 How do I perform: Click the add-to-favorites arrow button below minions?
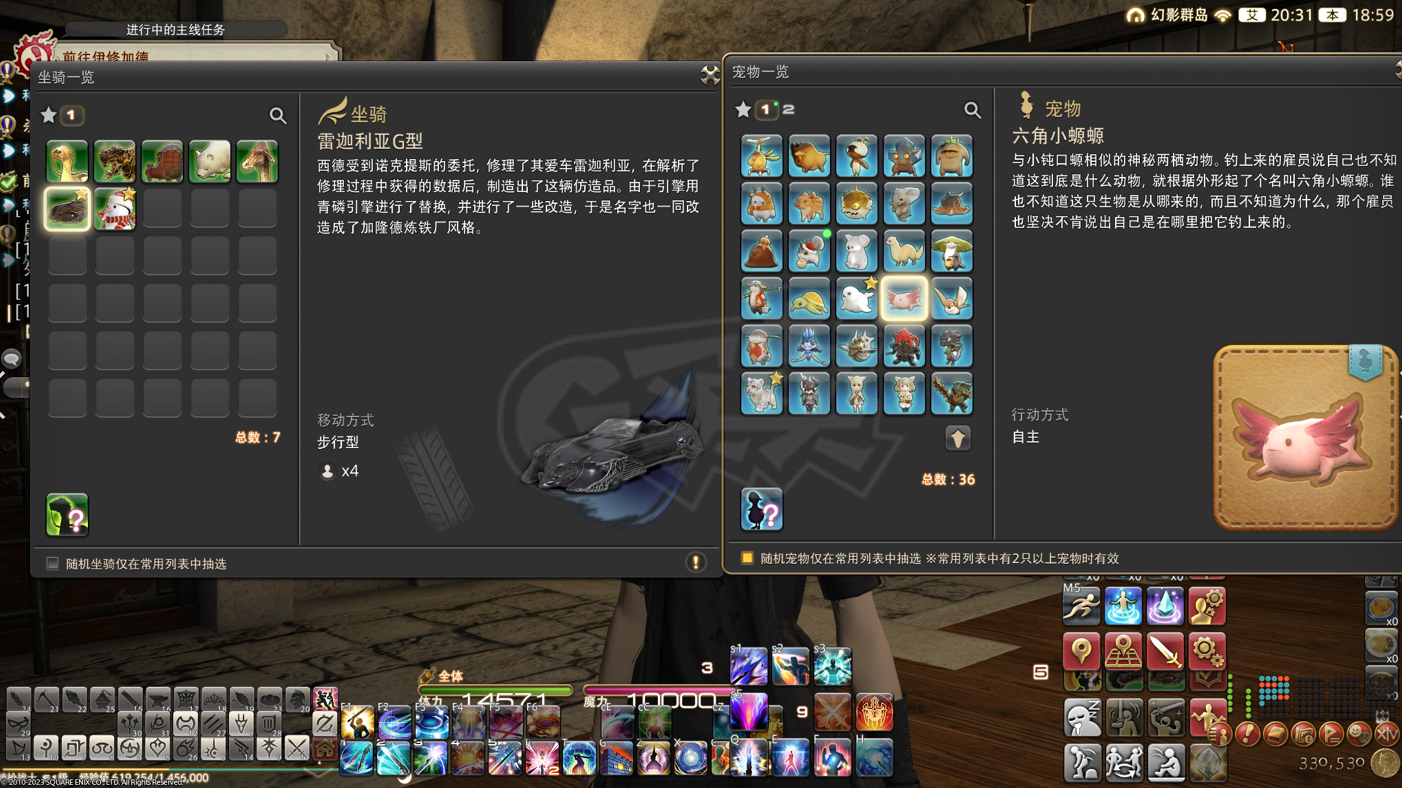pyautogui.click(x=957, y=438)
